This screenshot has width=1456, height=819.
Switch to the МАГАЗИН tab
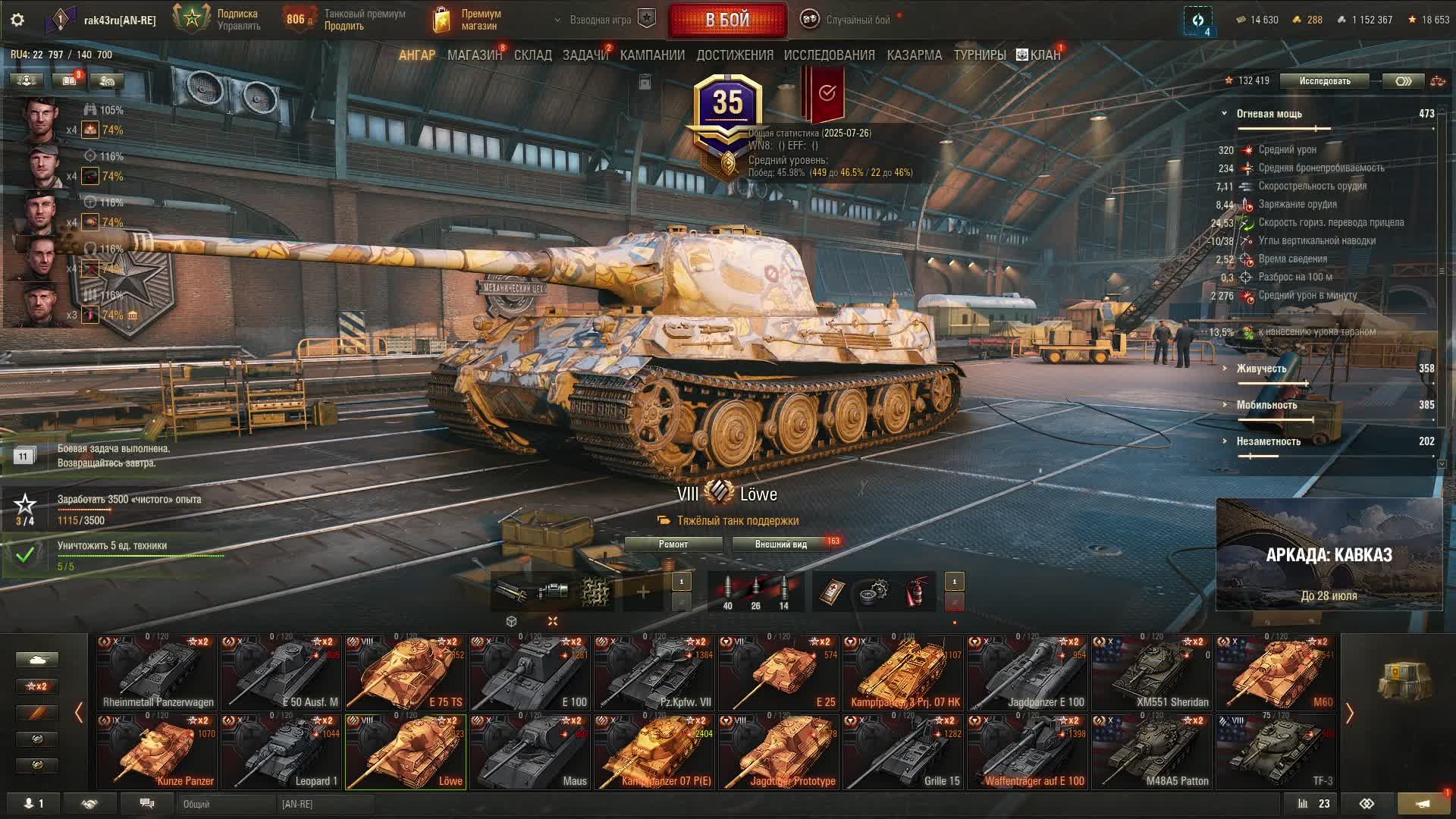click(474, 55)
